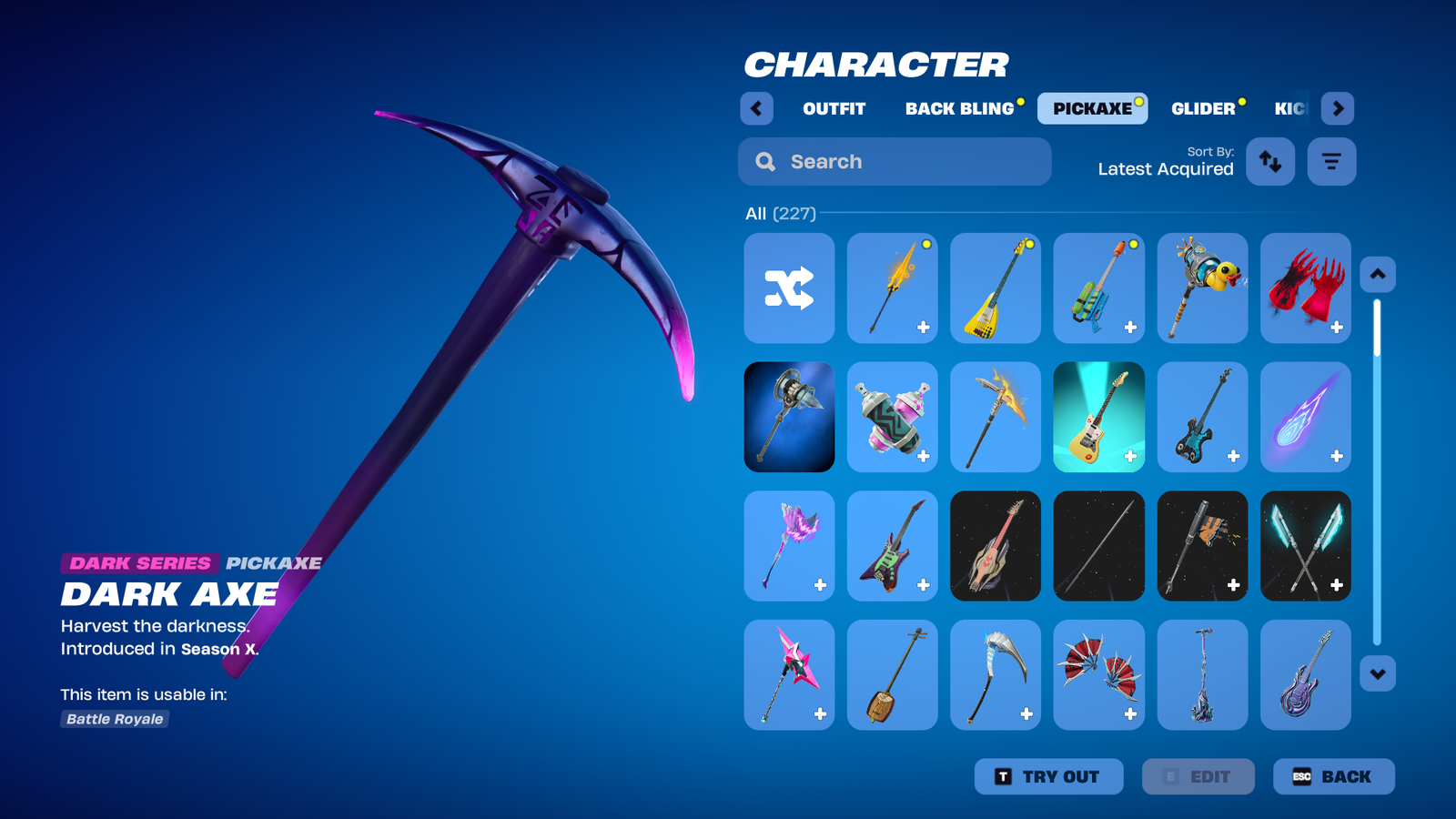The height and width of the screenshot is (819, 1456).
Task: Pick the crossed teal dual blades pickaxe
Action: click(x=1305, y=546)
